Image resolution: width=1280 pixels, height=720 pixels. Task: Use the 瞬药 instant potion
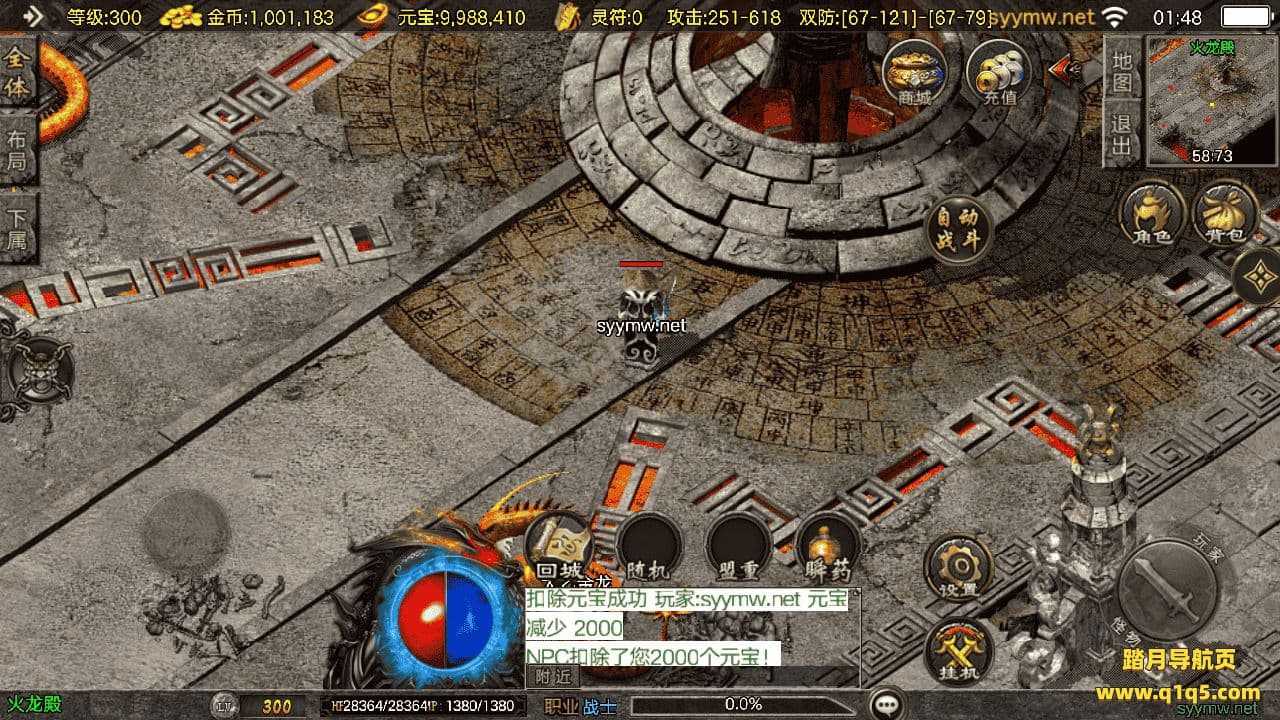(828, 548)
